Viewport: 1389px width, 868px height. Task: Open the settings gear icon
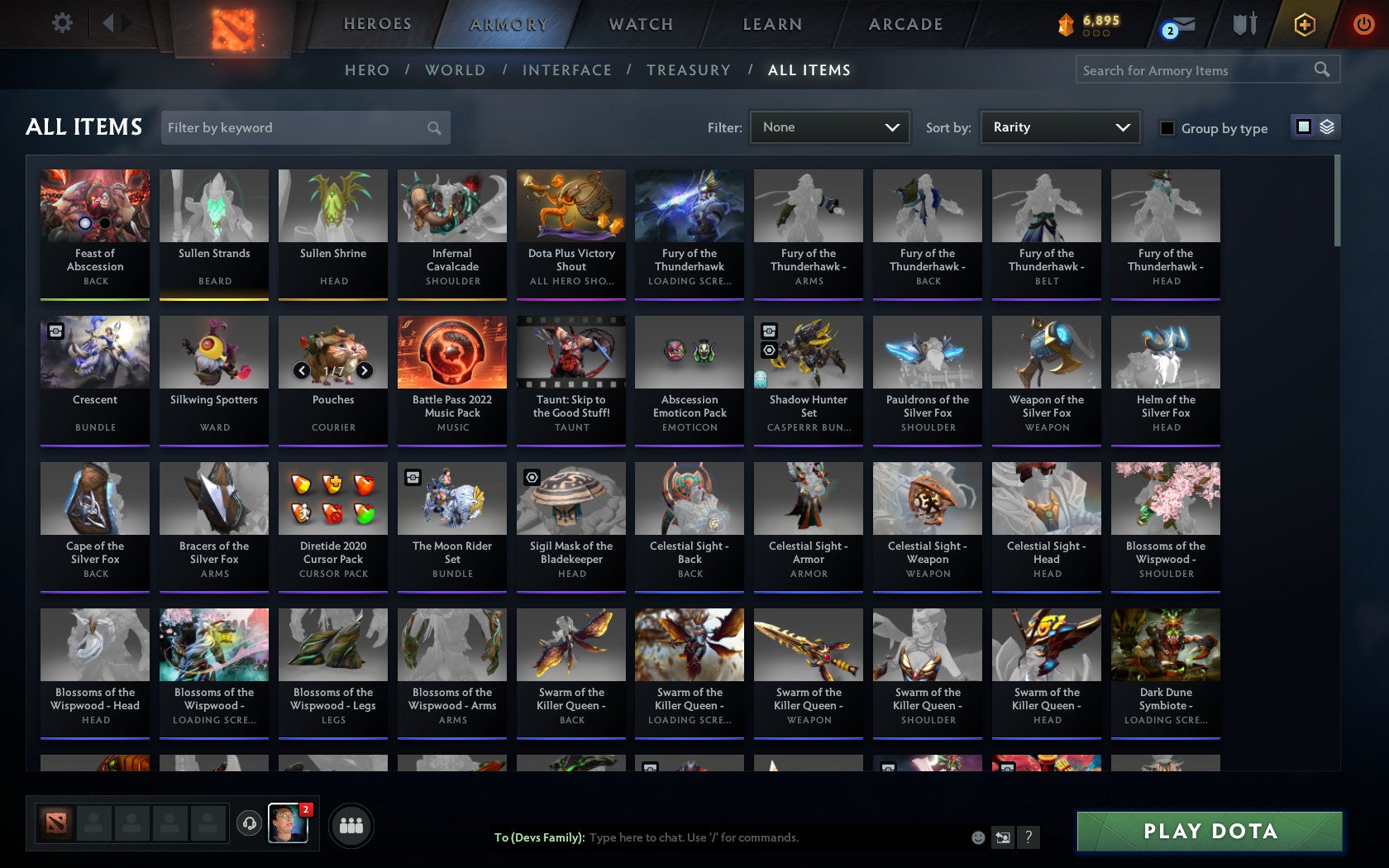(60, 23)
